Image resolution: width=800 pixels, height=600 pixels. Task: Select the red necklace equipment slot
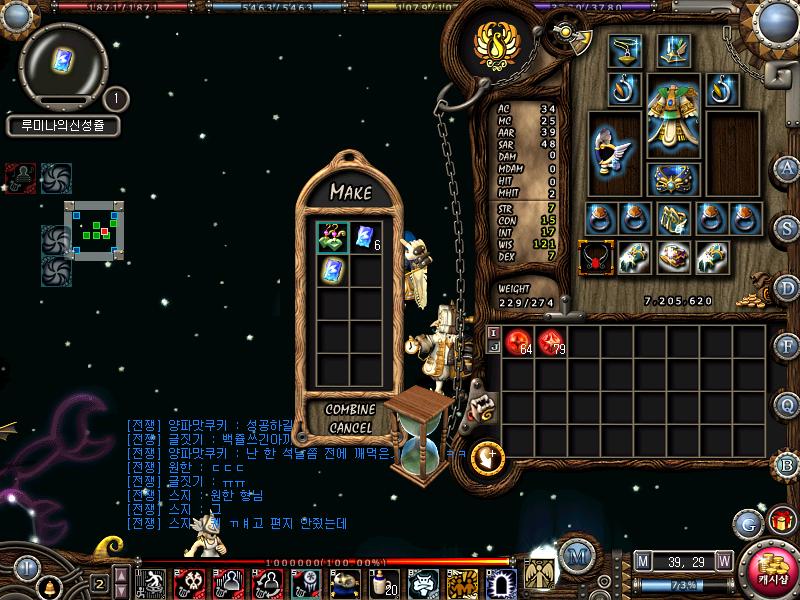tap(596, 258)
